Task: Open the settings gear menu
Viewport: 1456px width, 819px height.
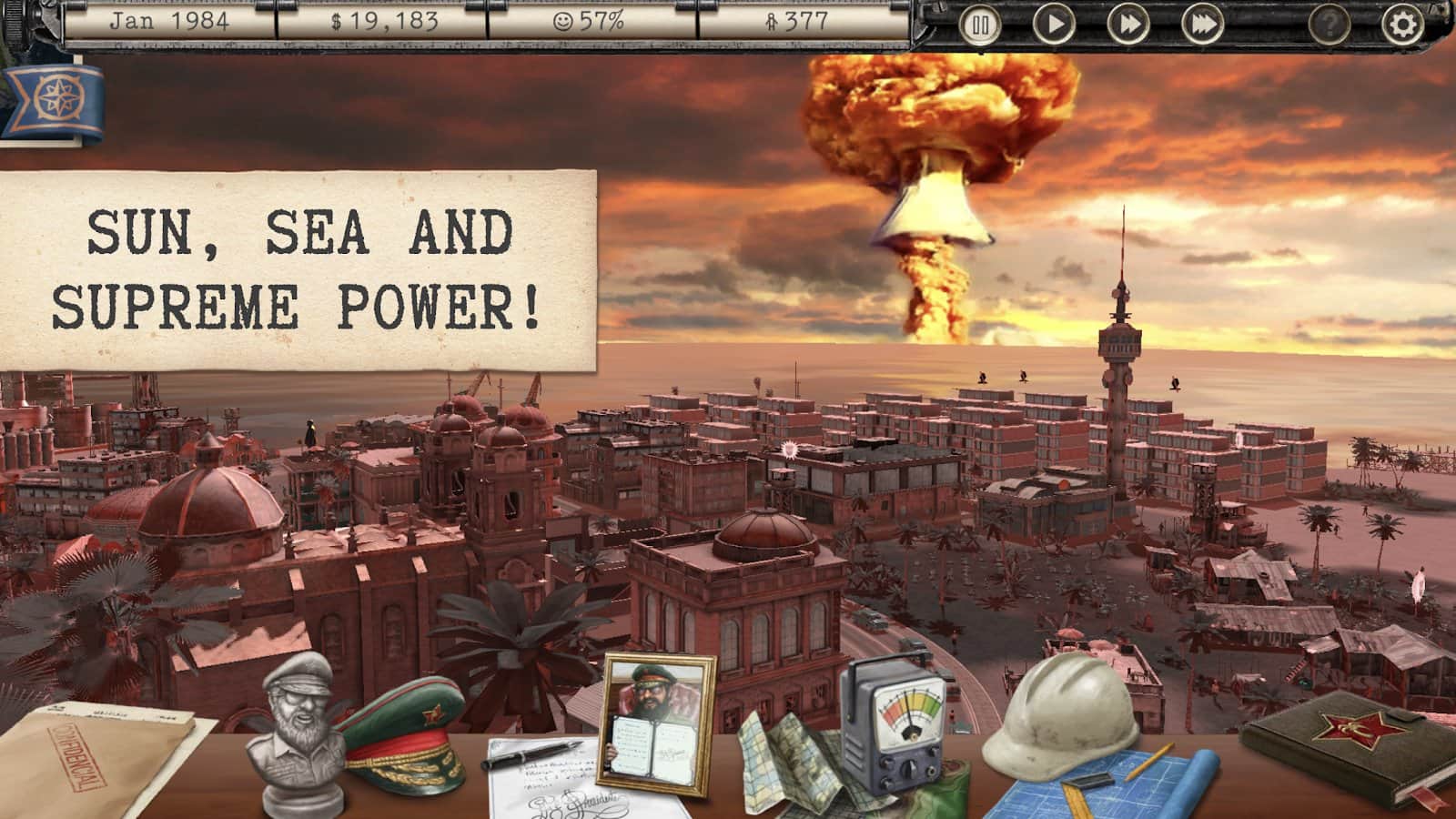Action: (x=1400, y=25)
